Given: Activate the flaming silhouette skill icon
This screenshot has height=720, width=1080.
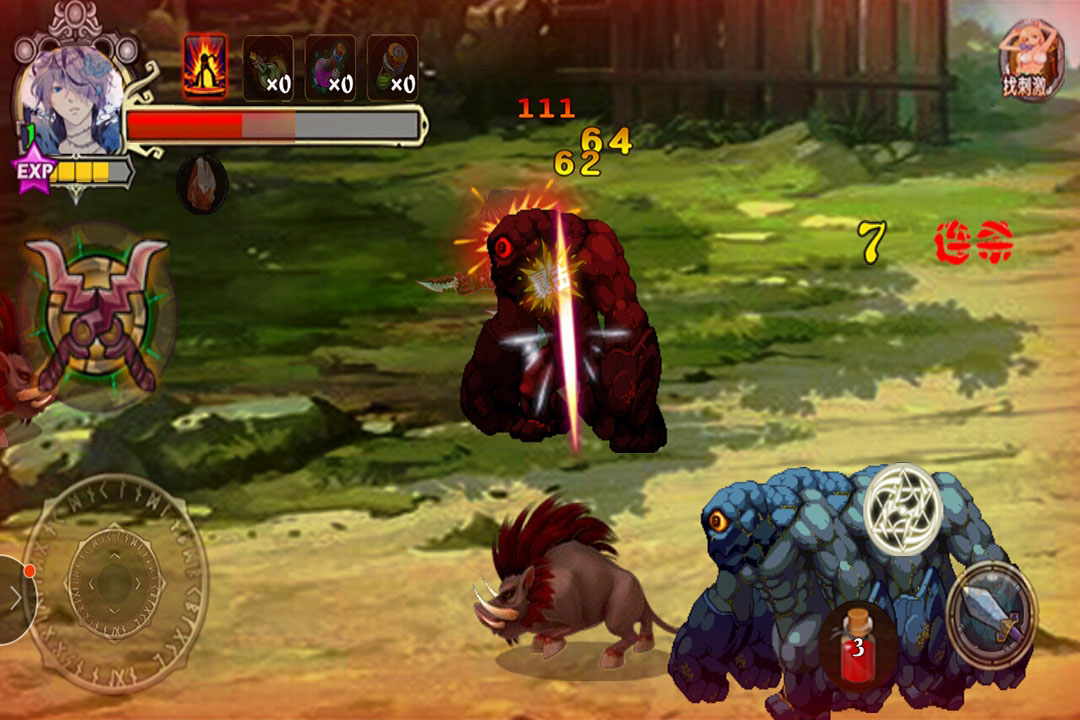Looking at the screenshot, I should pos(205,67).
